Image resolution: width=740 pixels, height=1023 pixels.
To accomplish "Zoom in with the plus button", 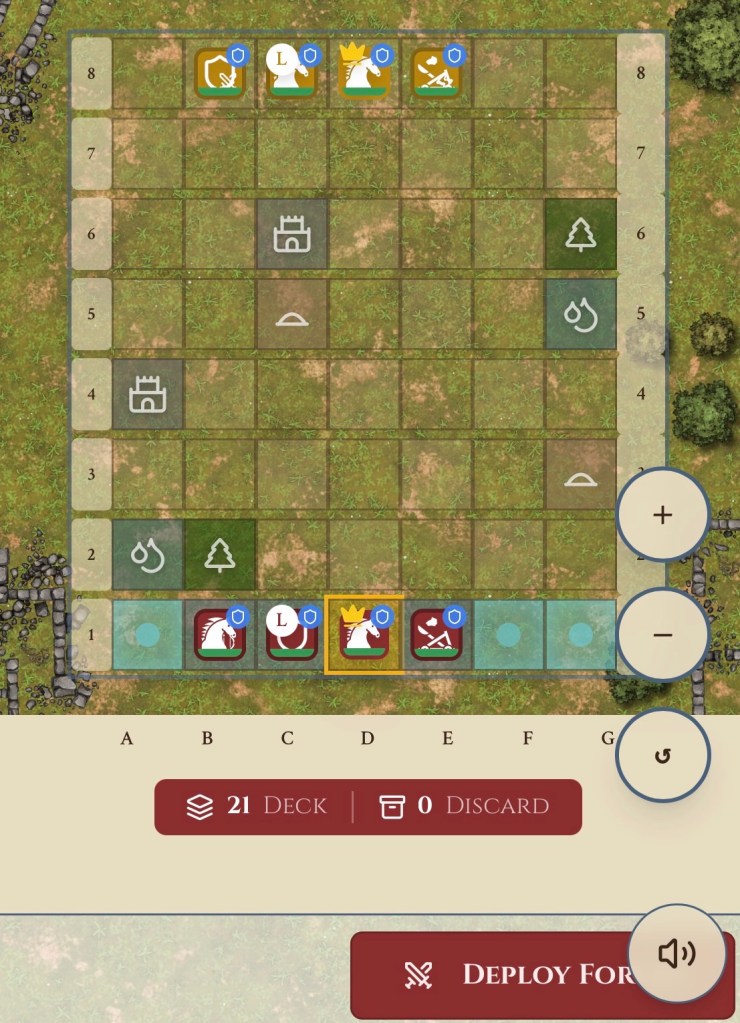I will click(662, 515).
